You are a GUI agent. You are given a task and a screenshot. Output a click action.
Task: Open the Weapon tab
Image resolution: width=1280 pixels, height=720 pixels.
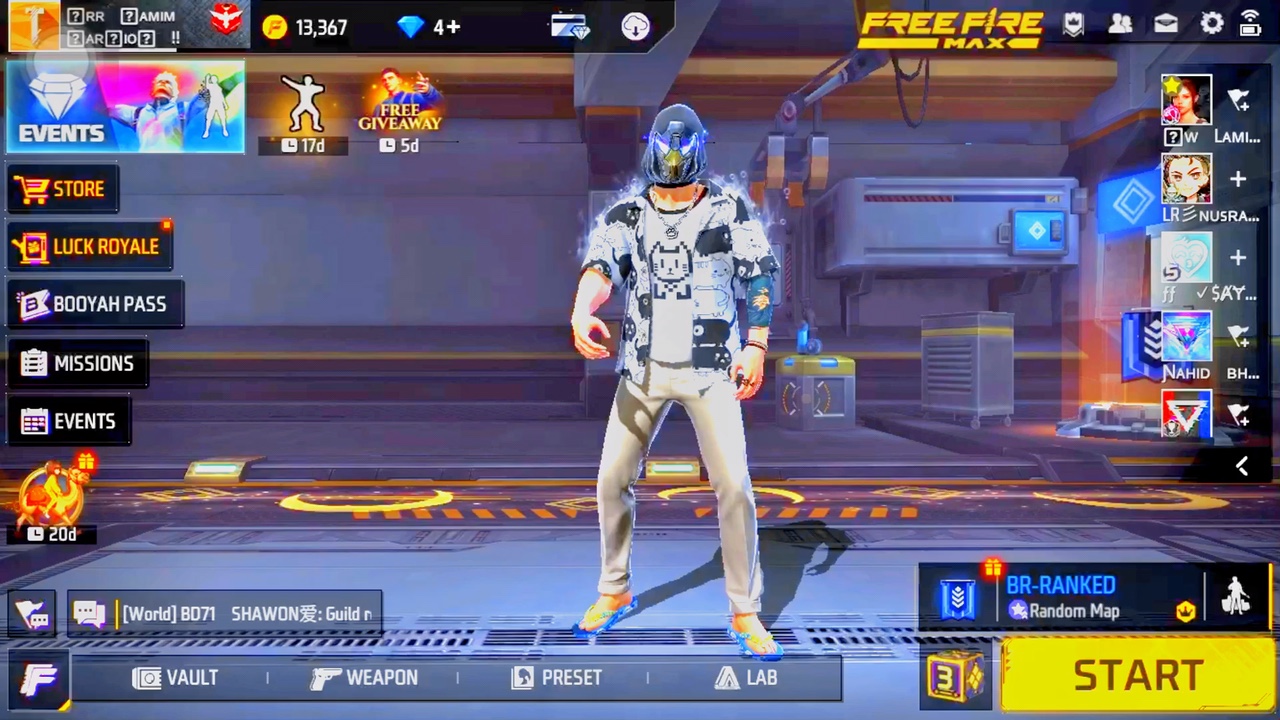point(364,678)
